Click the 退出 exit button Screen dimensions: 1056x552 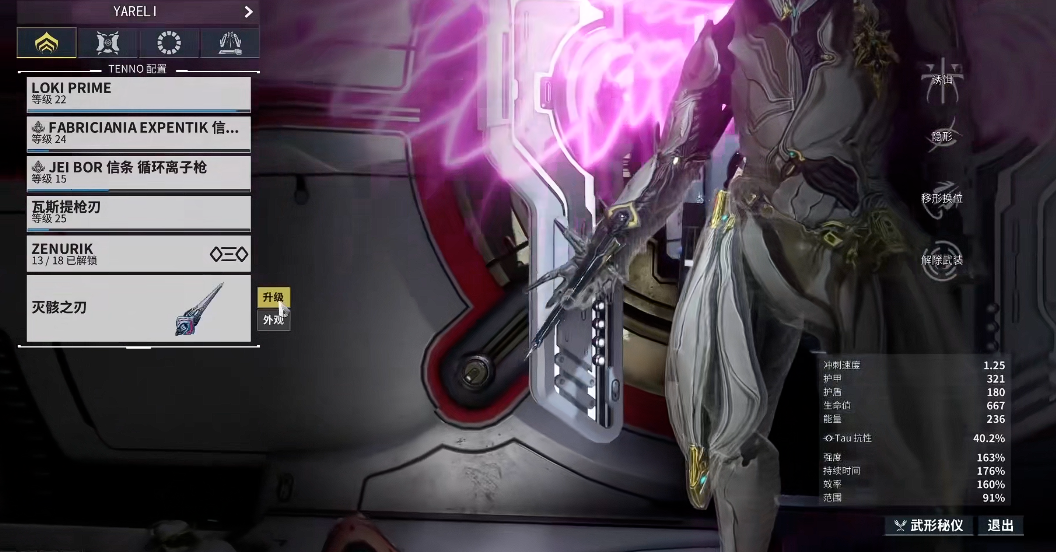click(1000, 525)
